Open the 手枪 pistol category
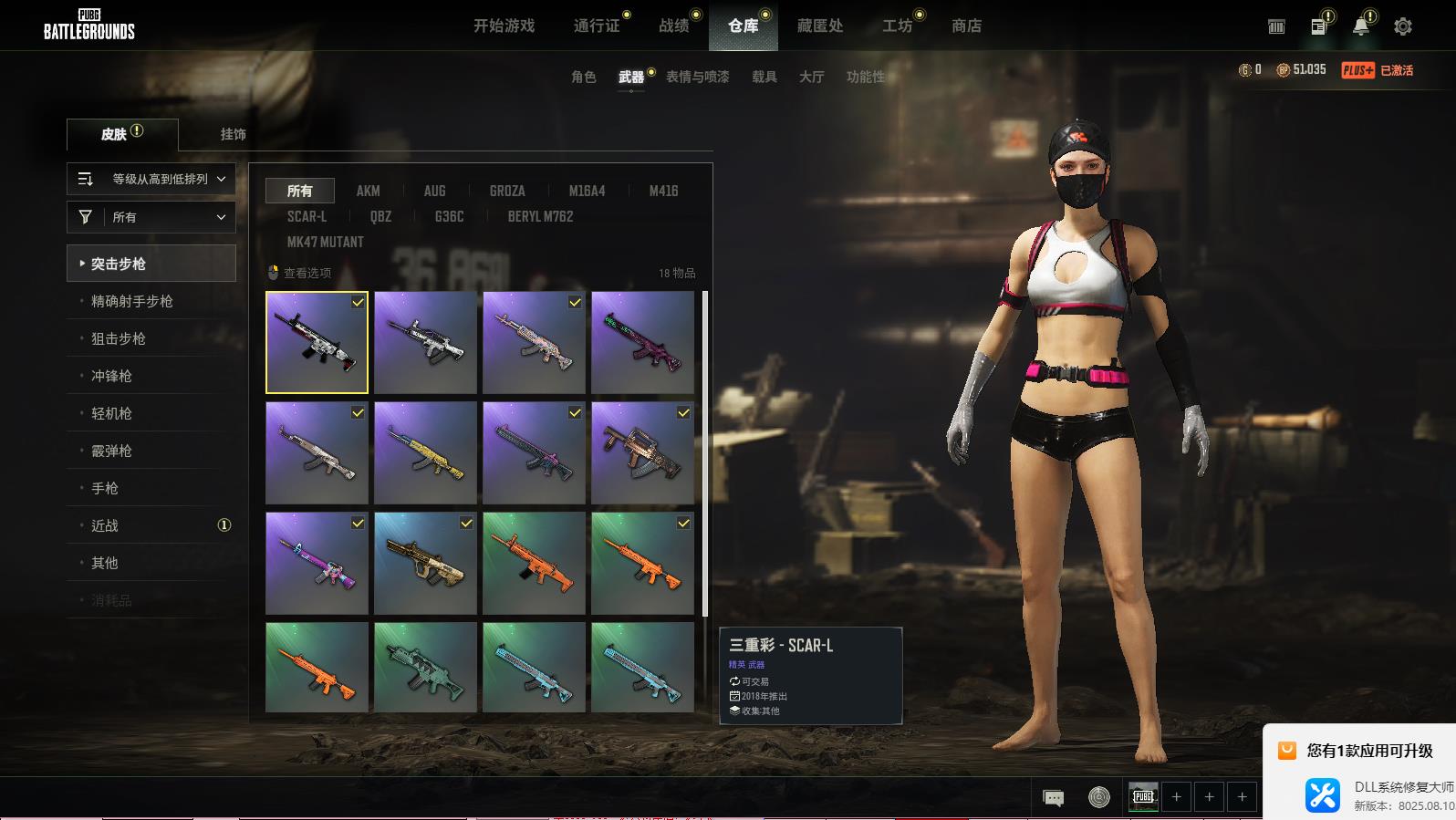Viewport: 1456px width, 820px height. tap(105, 488)
